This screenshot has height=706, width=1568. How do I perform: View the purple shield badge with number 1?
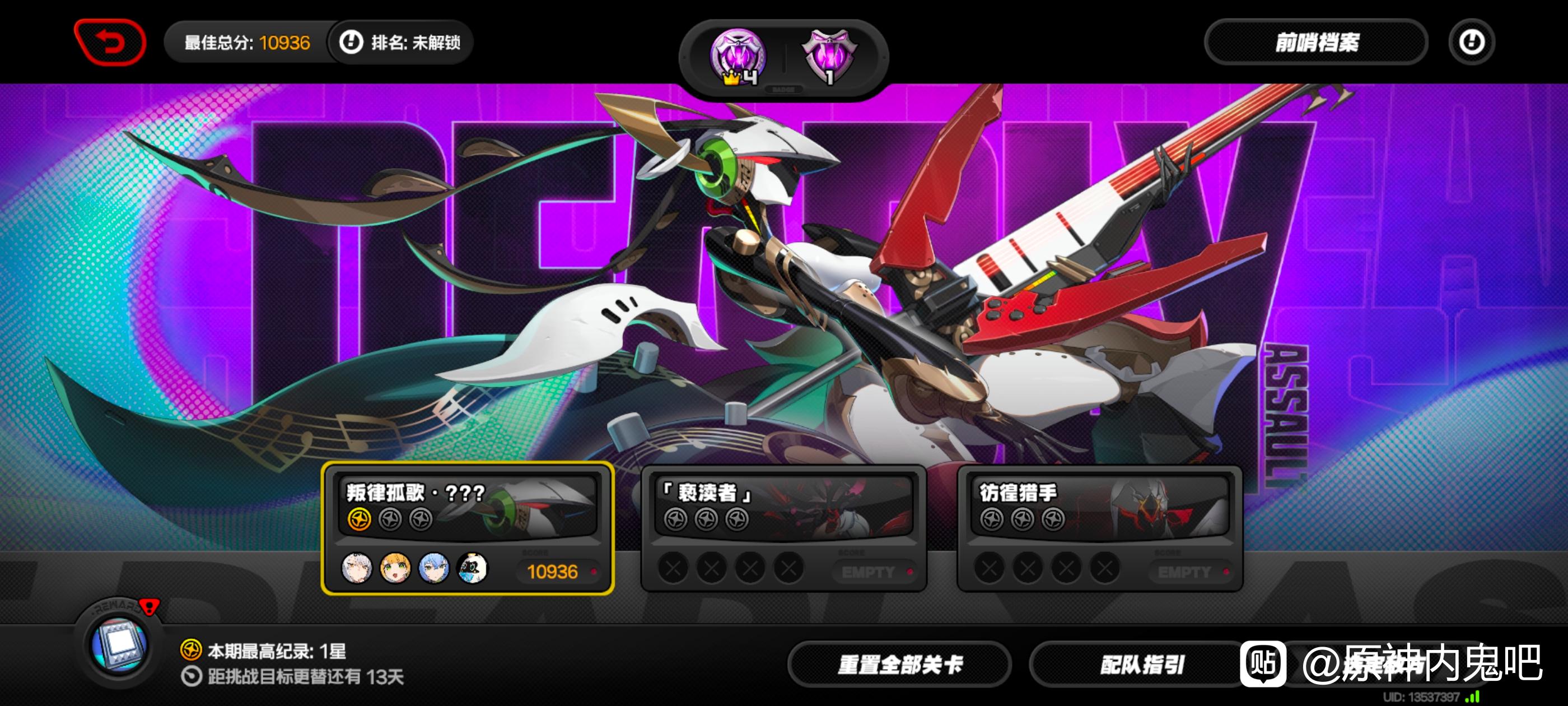tap(829, 57)
